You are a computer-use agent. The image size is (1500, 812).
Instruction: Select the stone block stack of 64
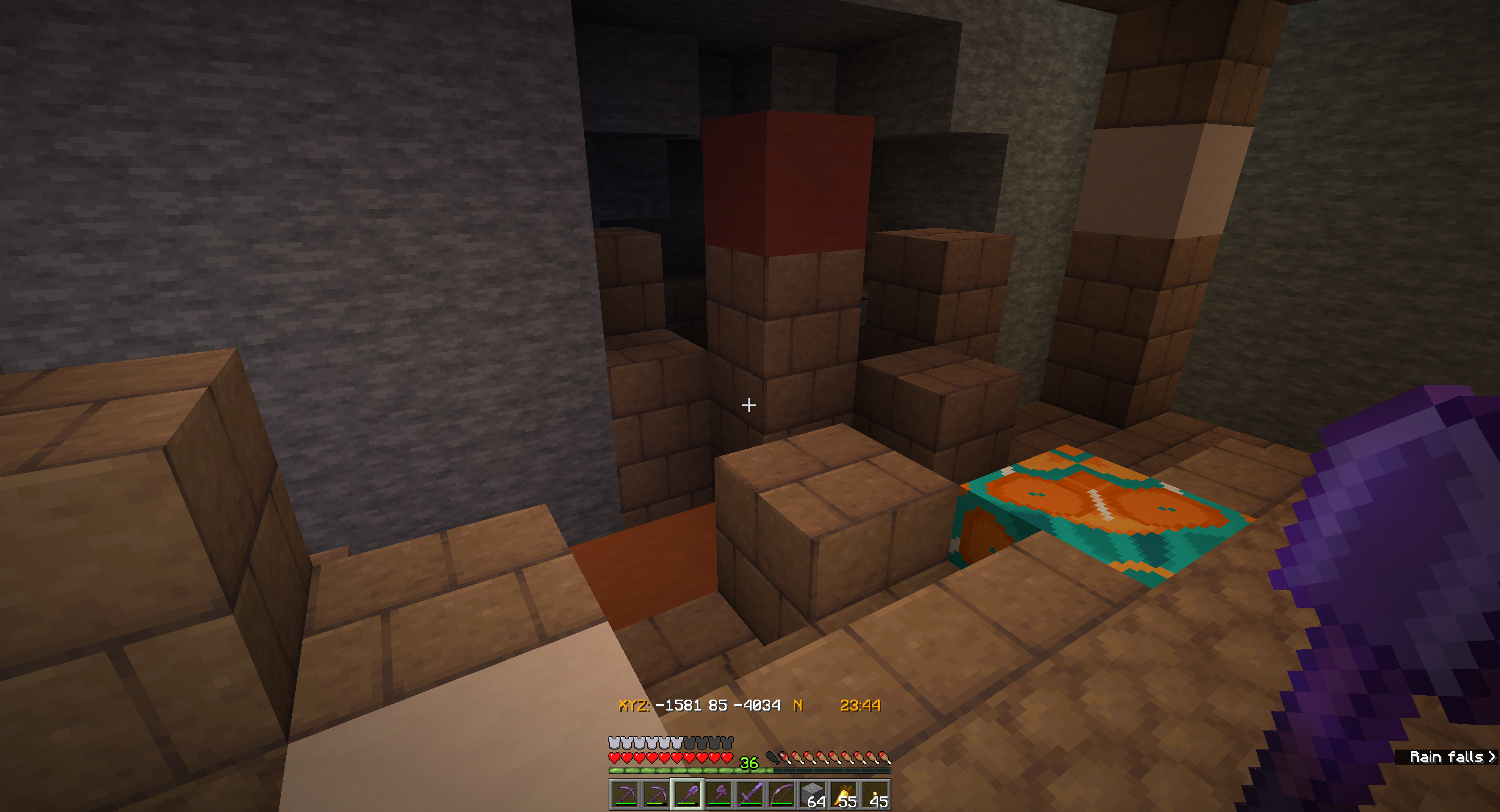pyautogui.click(x=813, y=794)
